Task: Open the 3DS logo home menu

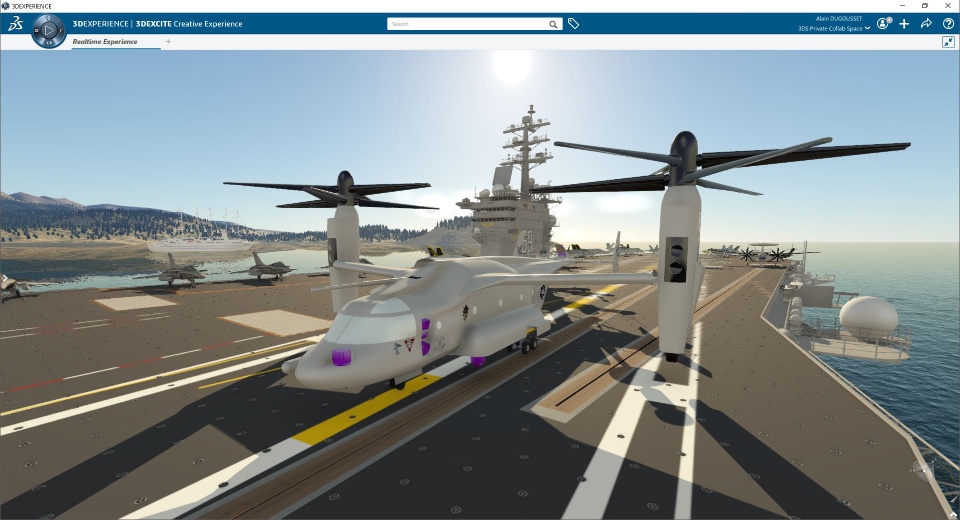Action: [15, 24]
